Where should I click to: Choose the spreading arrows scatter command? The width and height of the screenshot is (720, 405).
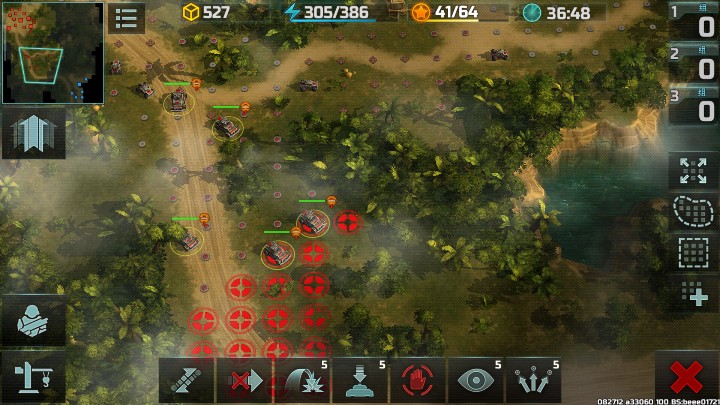pyautogui.click(x=533, y=381)
